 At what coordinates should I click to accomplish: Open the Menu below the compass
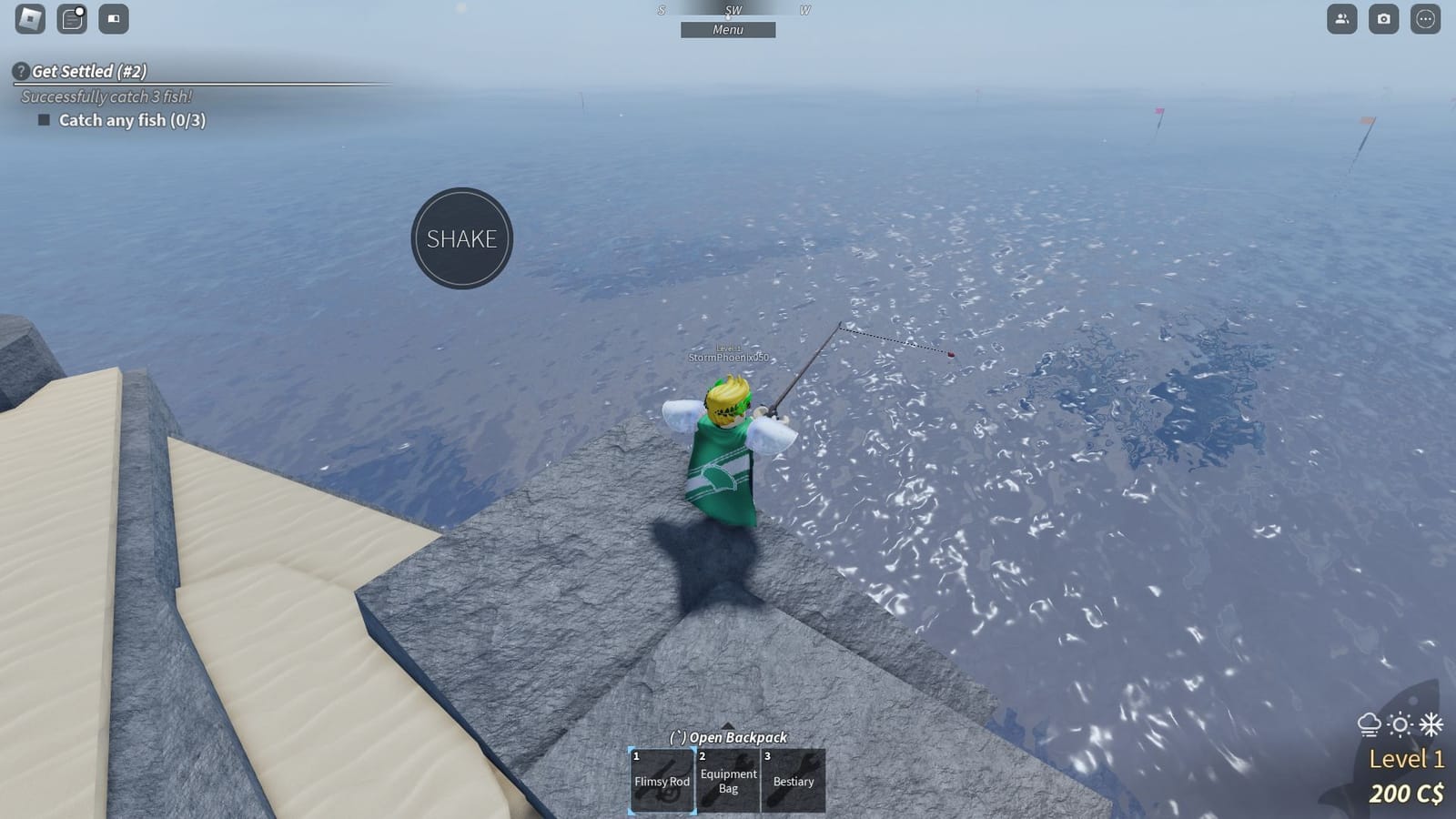728,30
